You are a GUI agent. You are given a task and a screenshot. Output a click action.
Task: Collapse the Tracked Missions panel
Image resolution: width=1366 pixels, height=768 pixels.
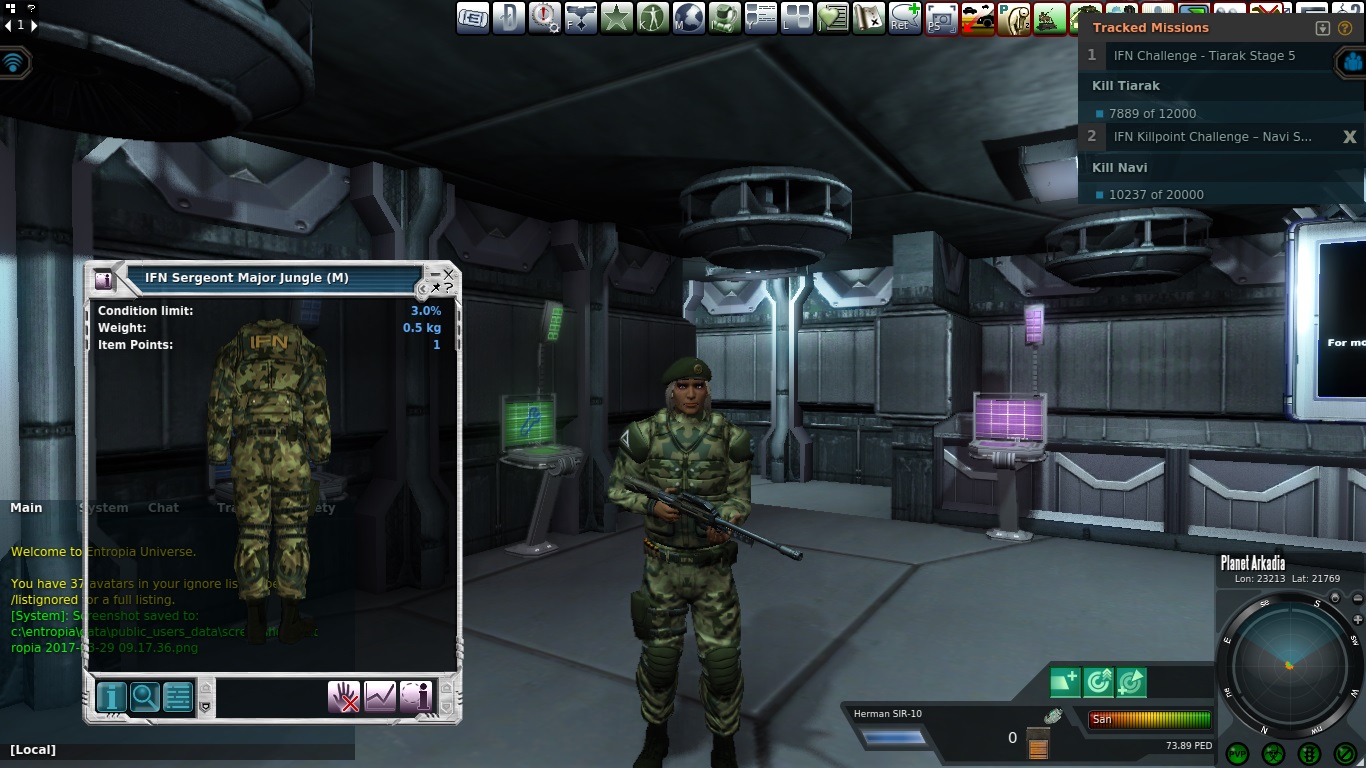pos(1323,28)
